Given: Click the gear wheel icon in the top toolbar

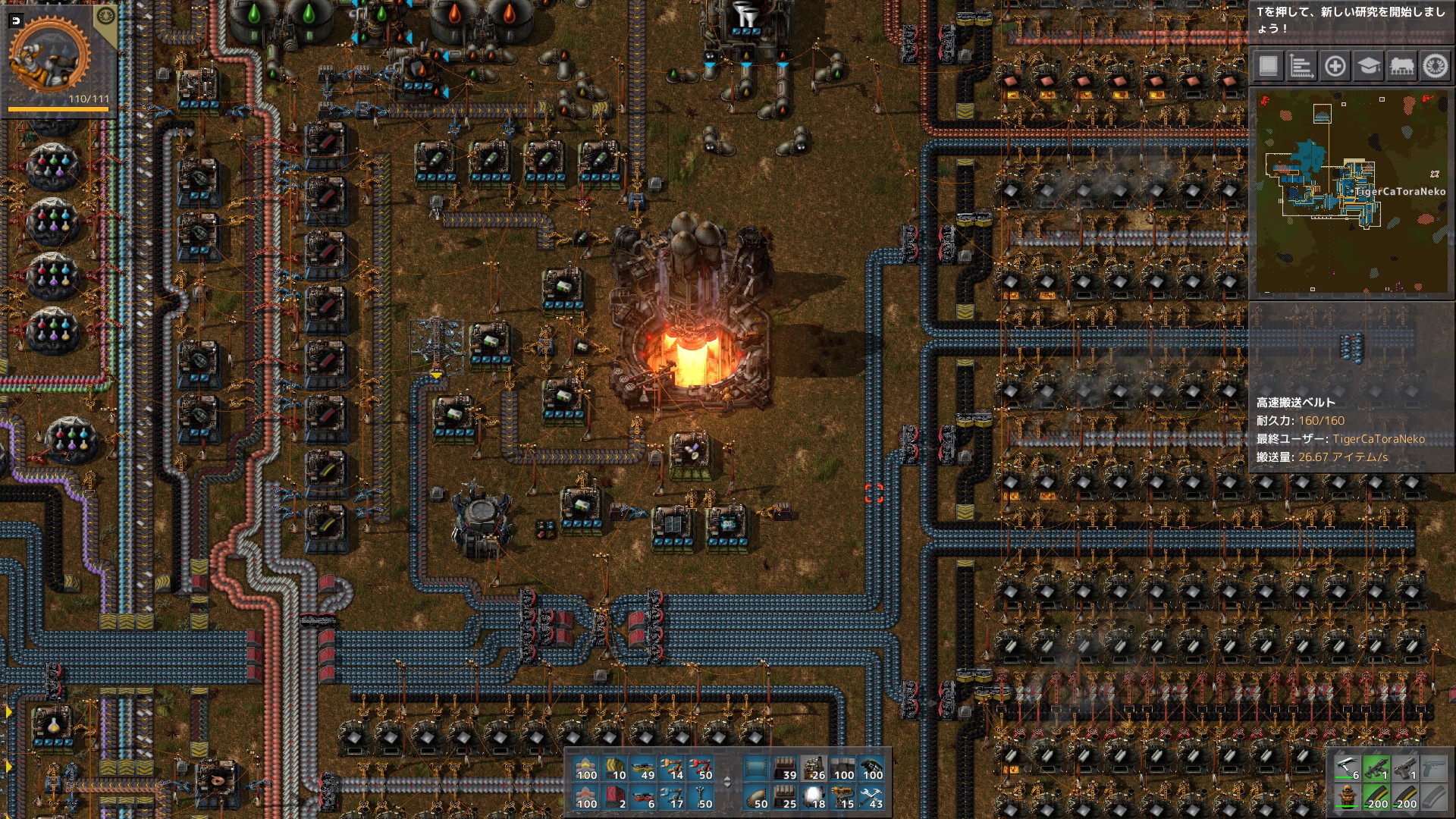Looking at the screenshot, I should click(x=1436, y=67).
